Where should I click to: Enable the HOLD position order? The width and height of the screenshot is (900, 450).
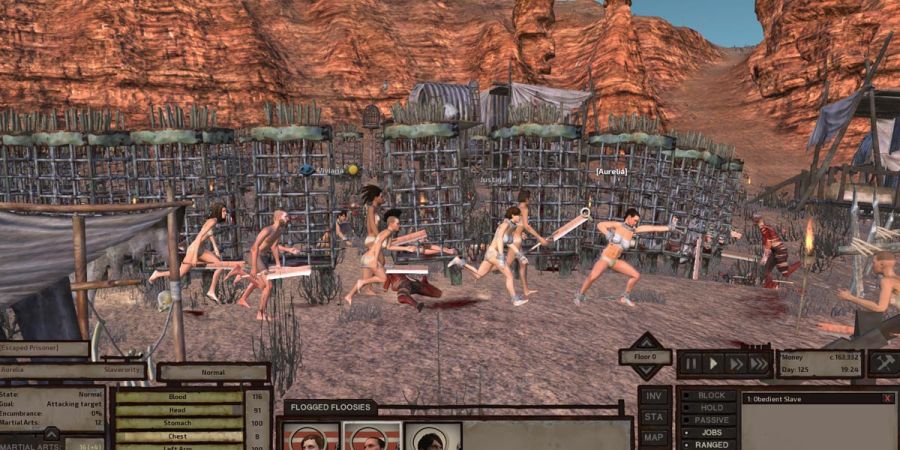pos(710,408)
